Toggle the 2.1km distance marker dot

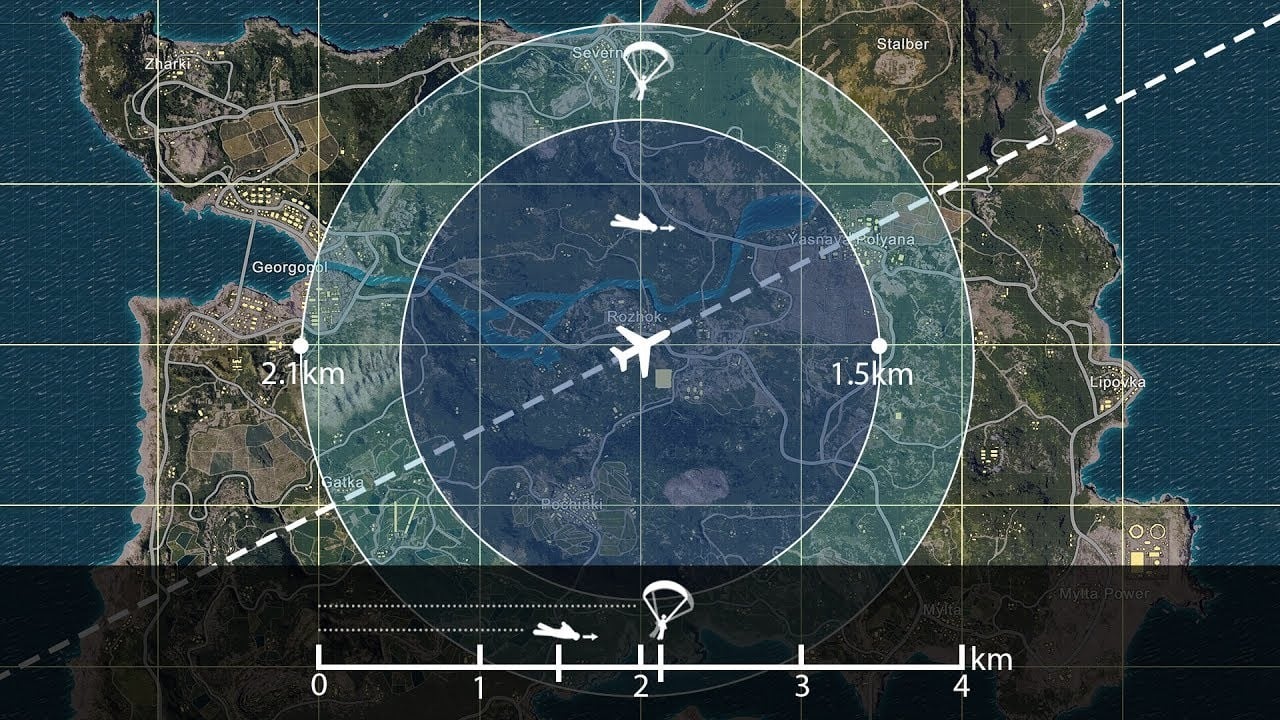tap(298, 345)
